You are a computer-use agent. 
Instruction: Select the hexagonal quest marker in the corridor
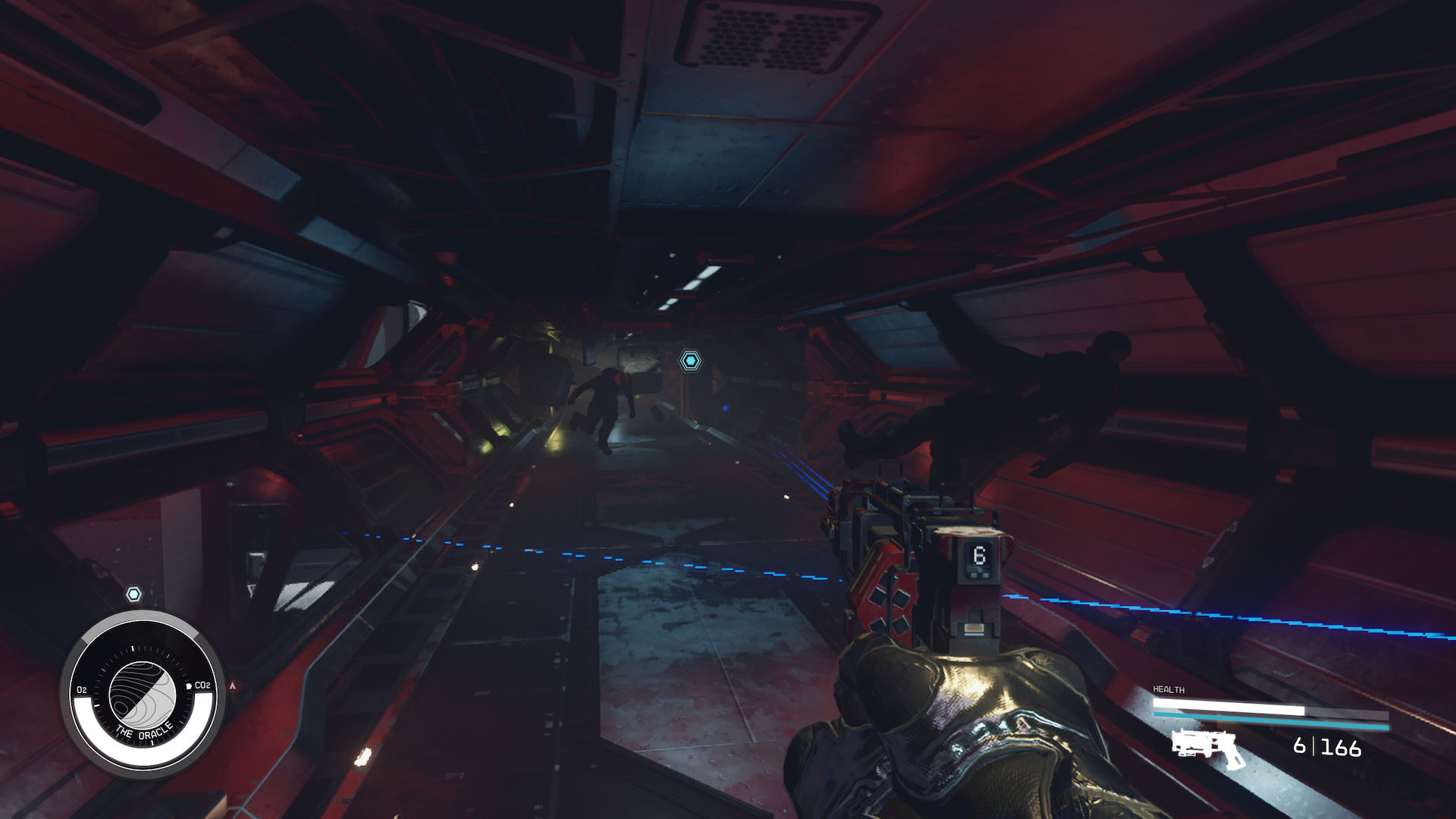pos(690,361)
